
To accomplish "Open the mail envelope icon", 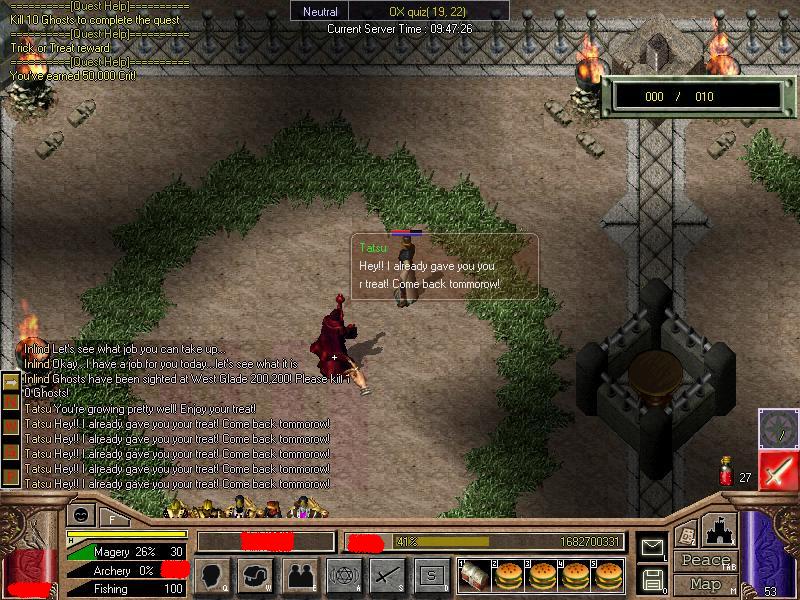I will [x=651, y=548].
